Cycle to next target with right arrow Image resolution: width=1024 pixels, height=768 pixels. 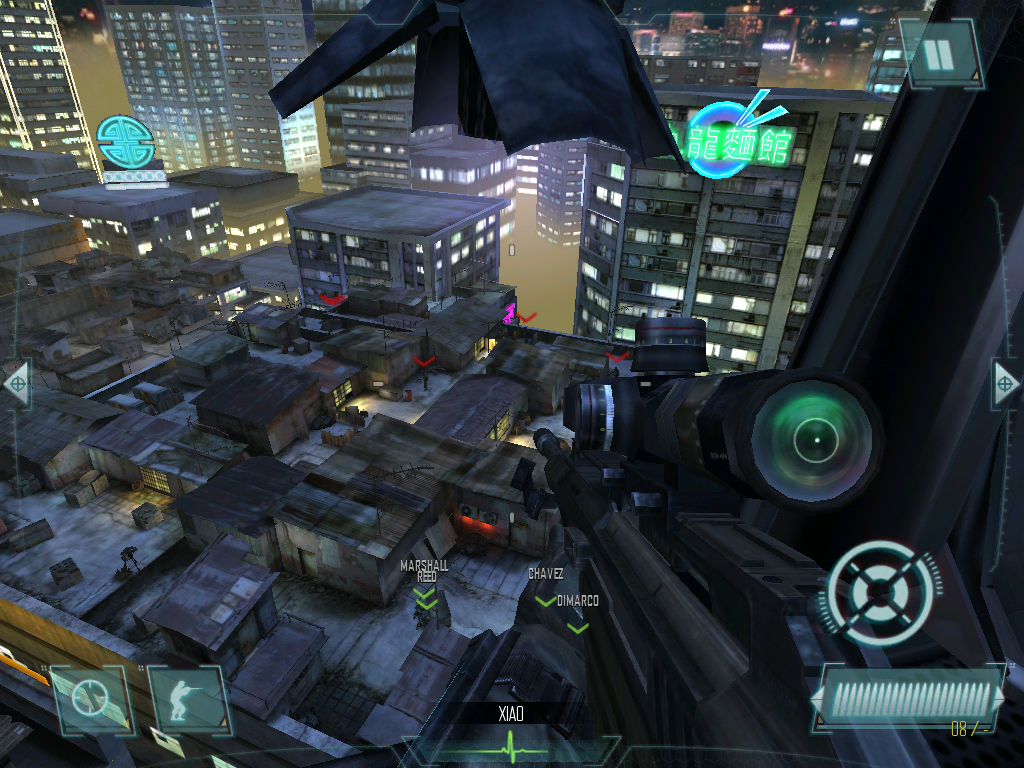tap(1006, 382)
